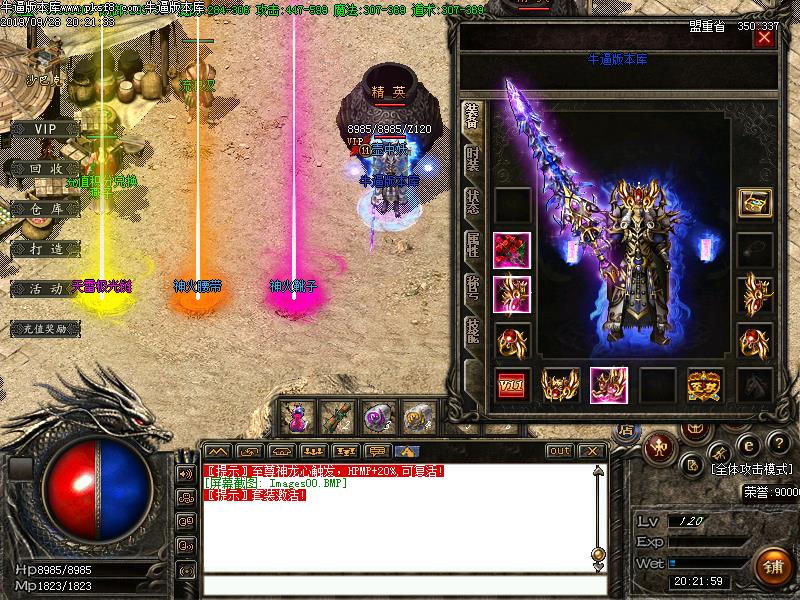Open the 打造 crafting menu
The height and width of the screenshot is (600, 800).
click(x=45, y=247)
